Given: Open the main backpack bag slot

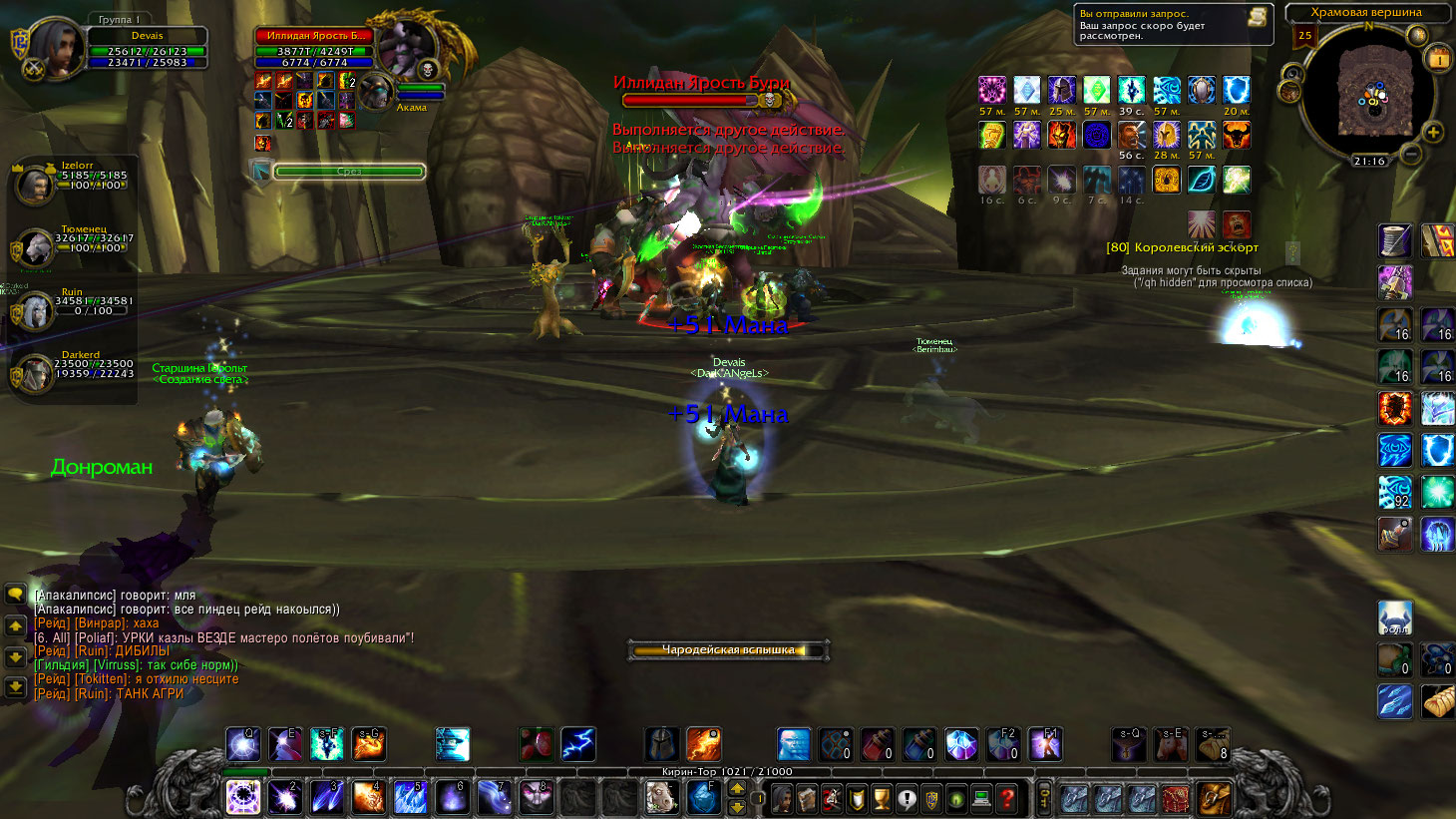Looking at the screenshot, I should click(x=1215, y=798).
